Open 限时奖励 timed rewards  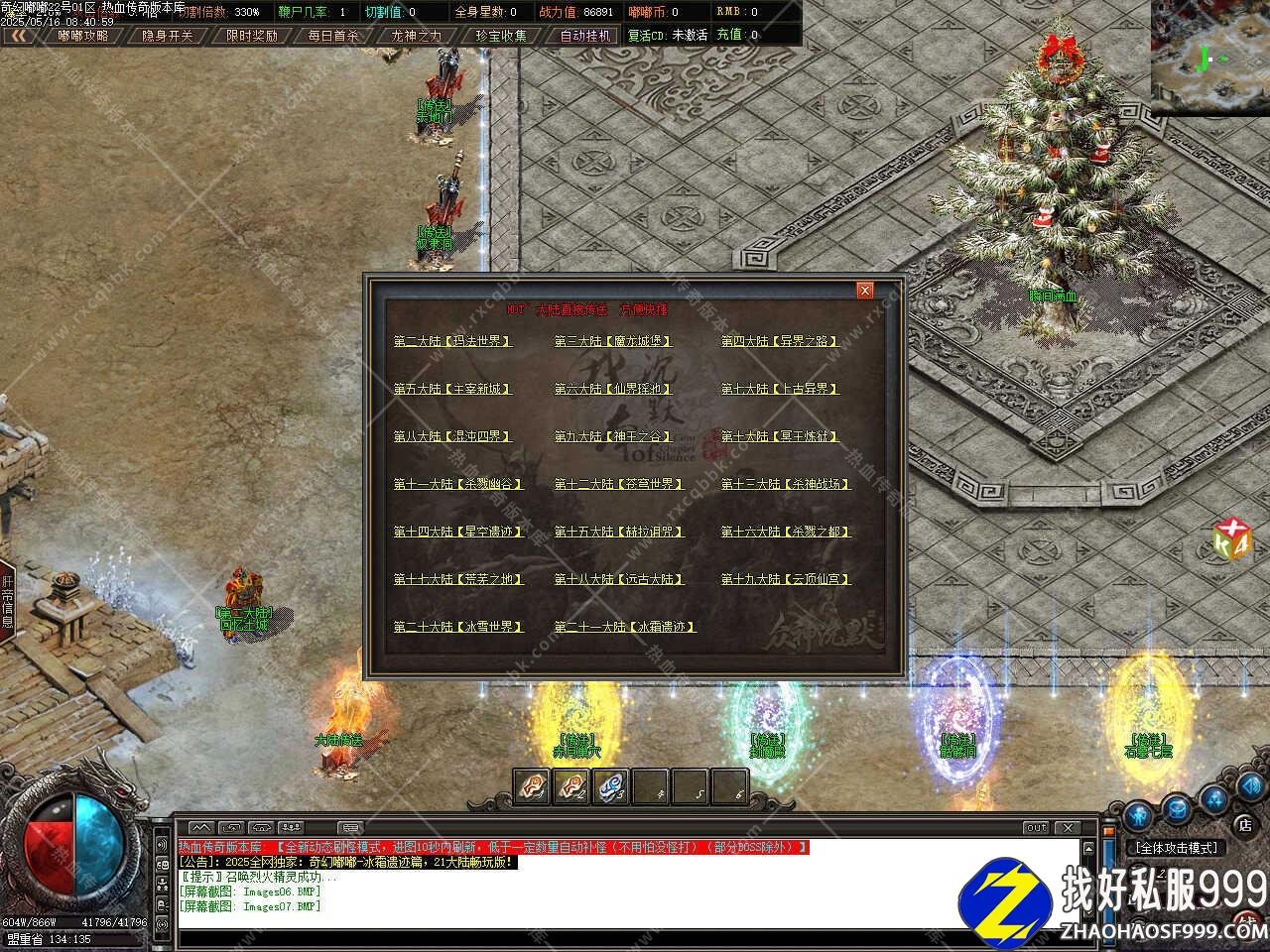251,35
